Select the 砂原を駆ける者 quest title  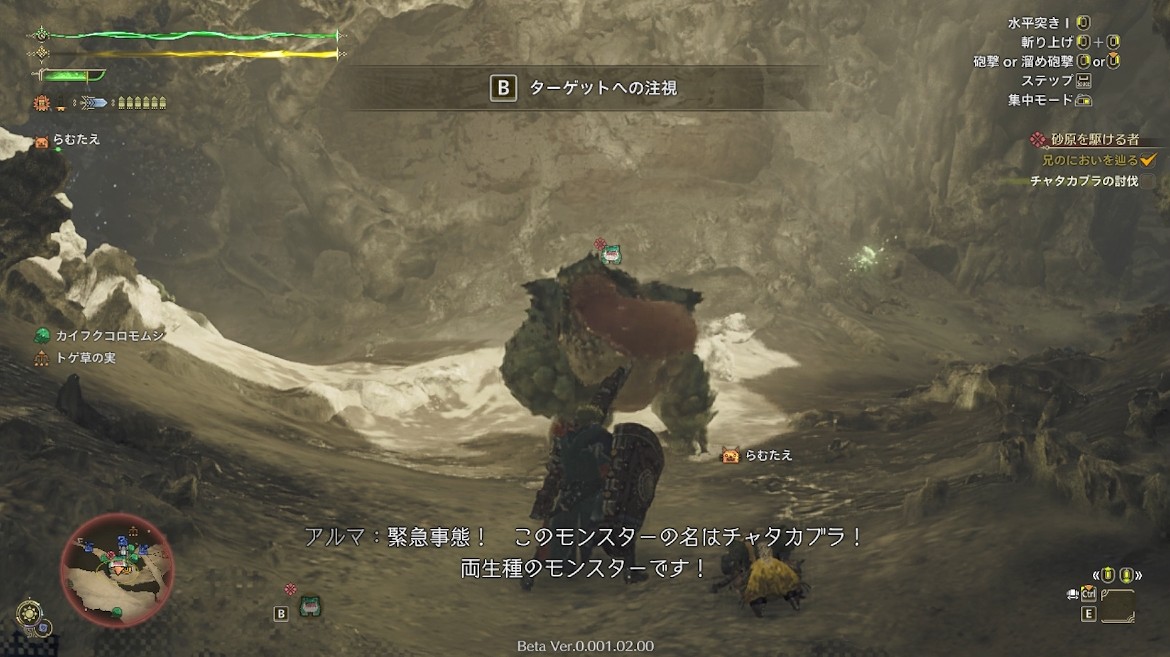[x=1093, y=139]
